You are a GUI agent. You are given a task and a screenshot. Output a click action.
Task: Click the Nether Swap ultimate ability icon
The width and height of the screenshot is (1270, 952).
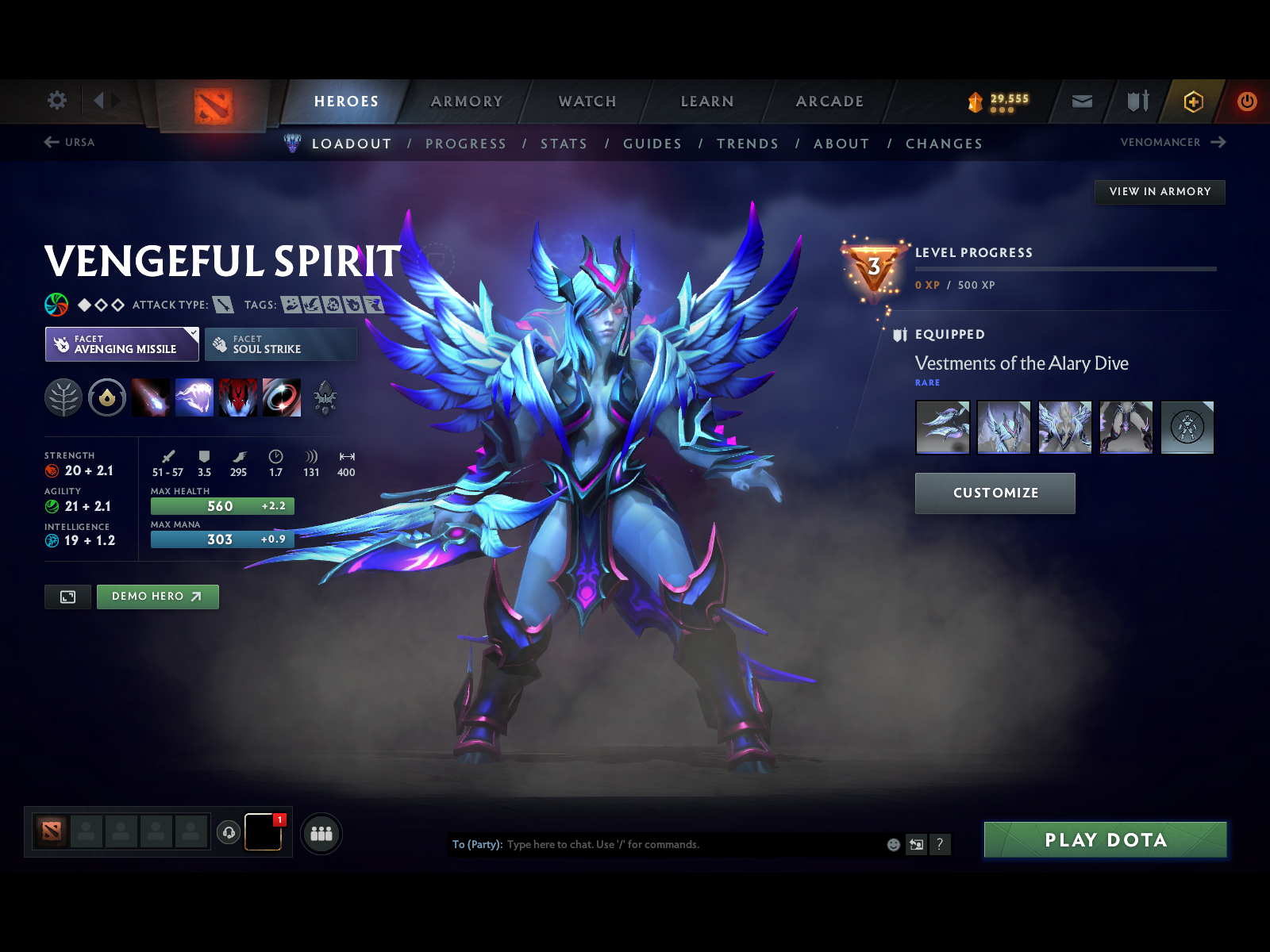(x=282, y=398)
